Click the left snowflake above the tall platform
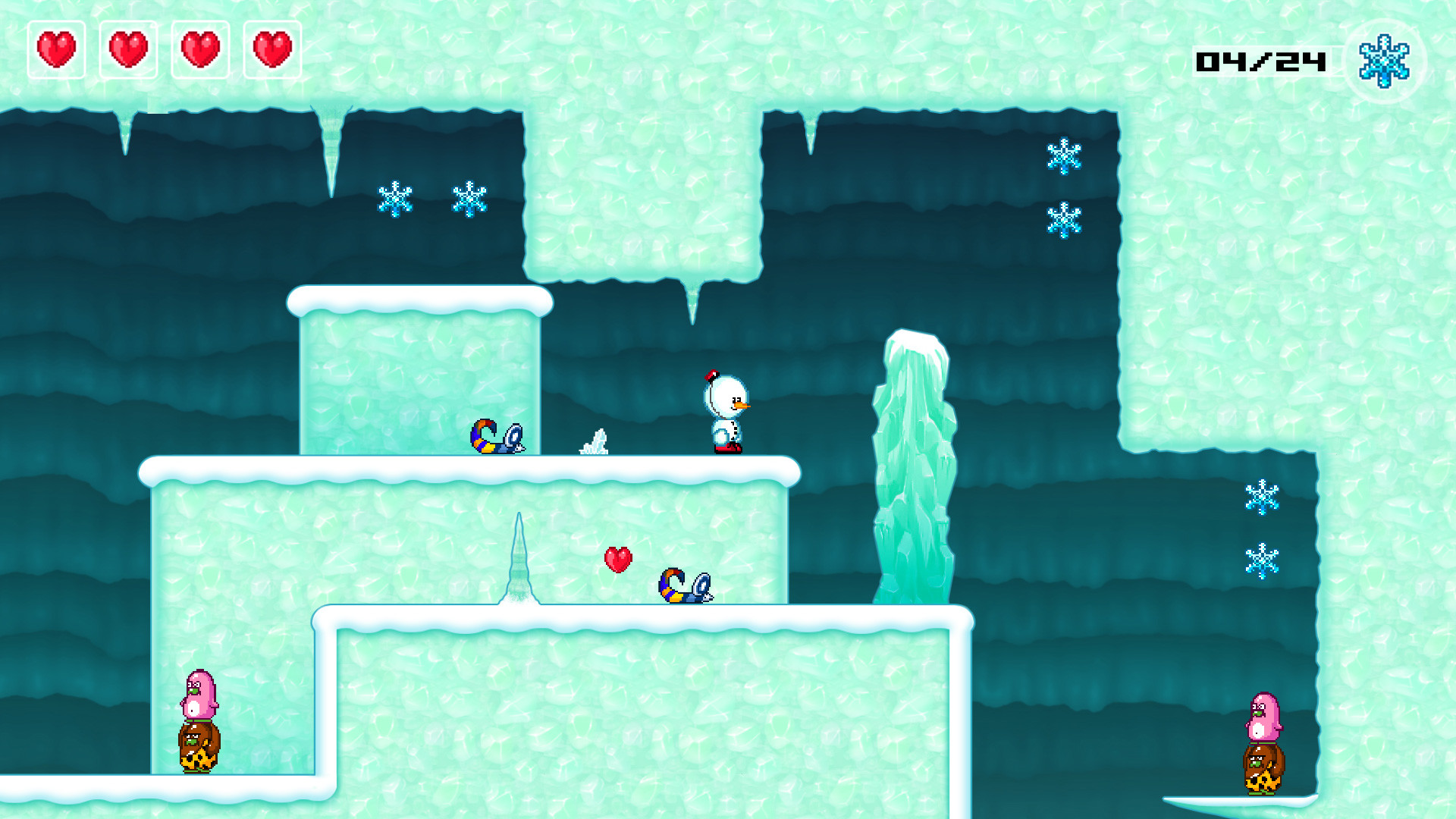This screenshot has width=1456, height=819. click(397, 199)
